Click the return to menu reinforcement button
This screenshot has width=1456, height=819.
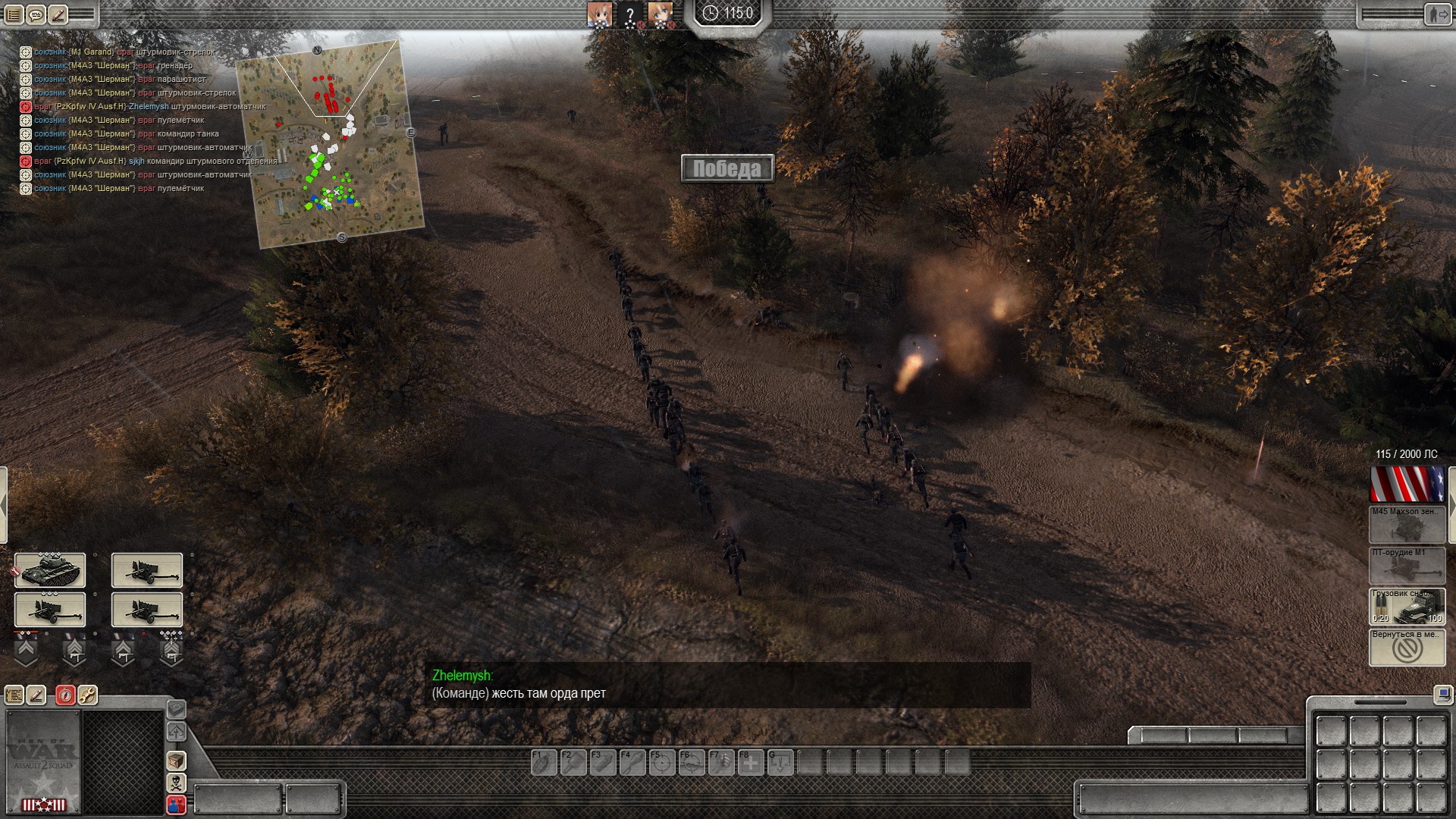[1407, 648]
